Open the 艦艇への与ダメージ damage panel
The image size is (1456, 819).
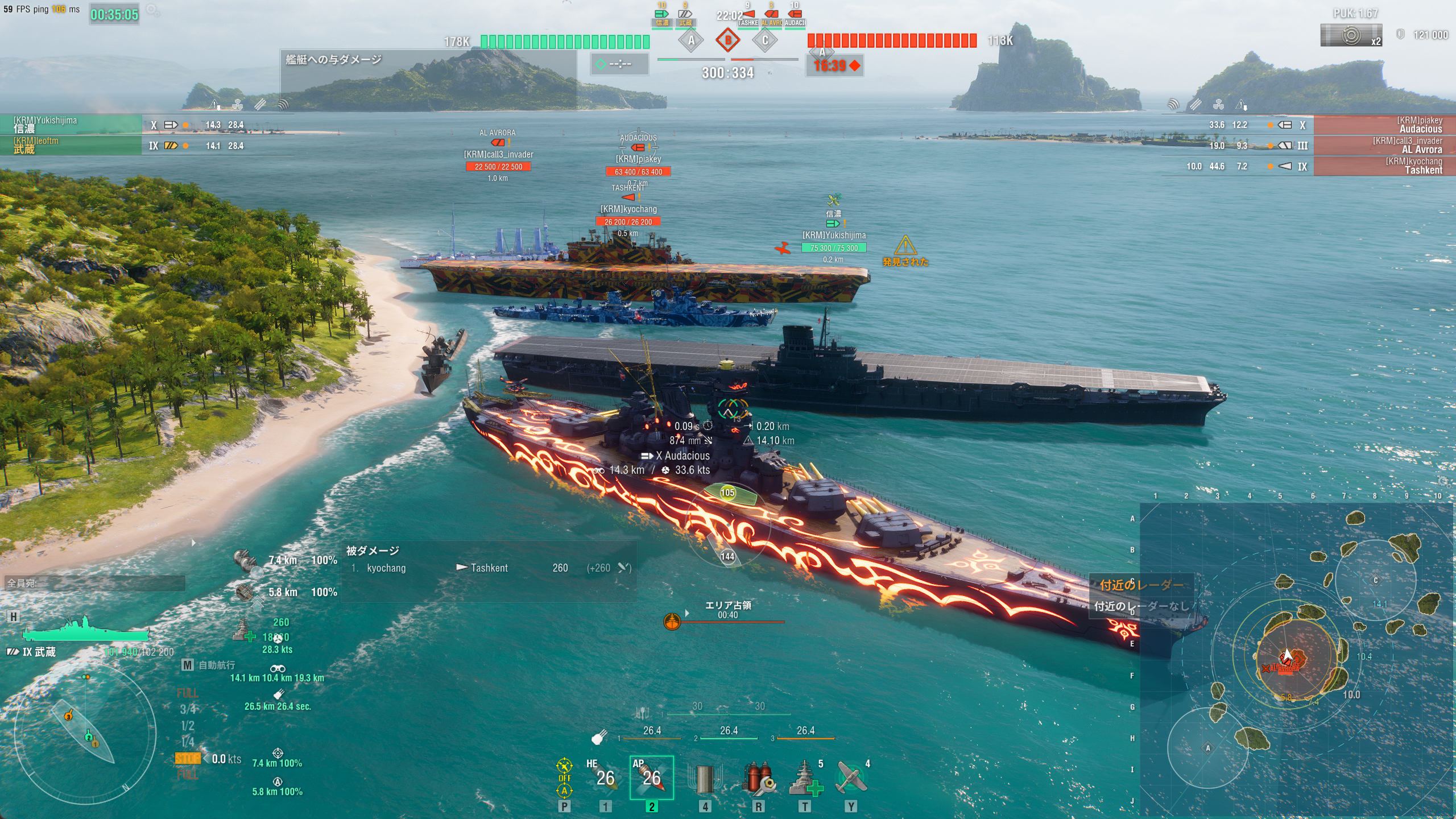point(333,60)
